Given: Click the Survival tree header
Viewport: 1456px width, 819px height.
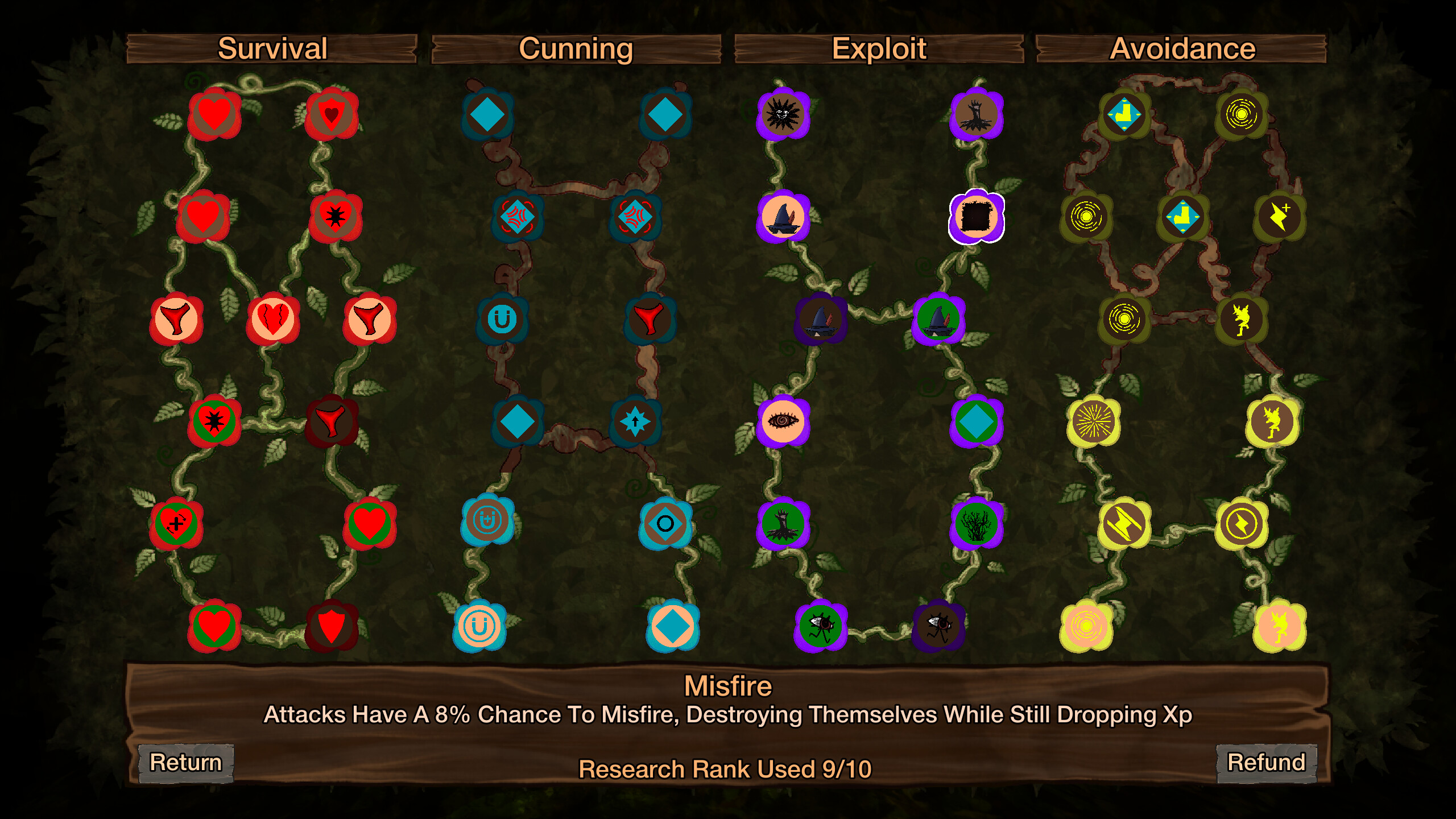Looking at the screenshot, I should tap(273, 48).
